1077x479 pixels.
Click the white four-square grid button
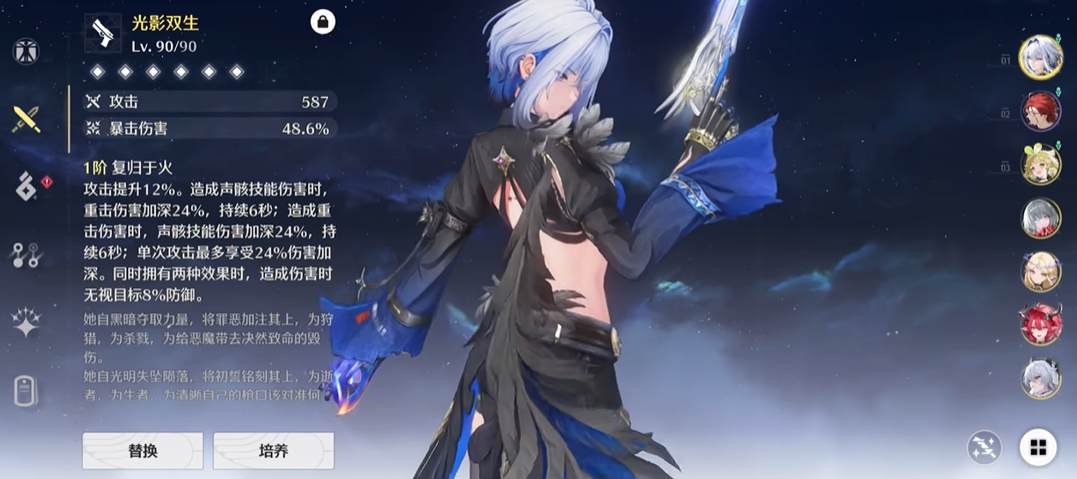tap(1038, 447)
